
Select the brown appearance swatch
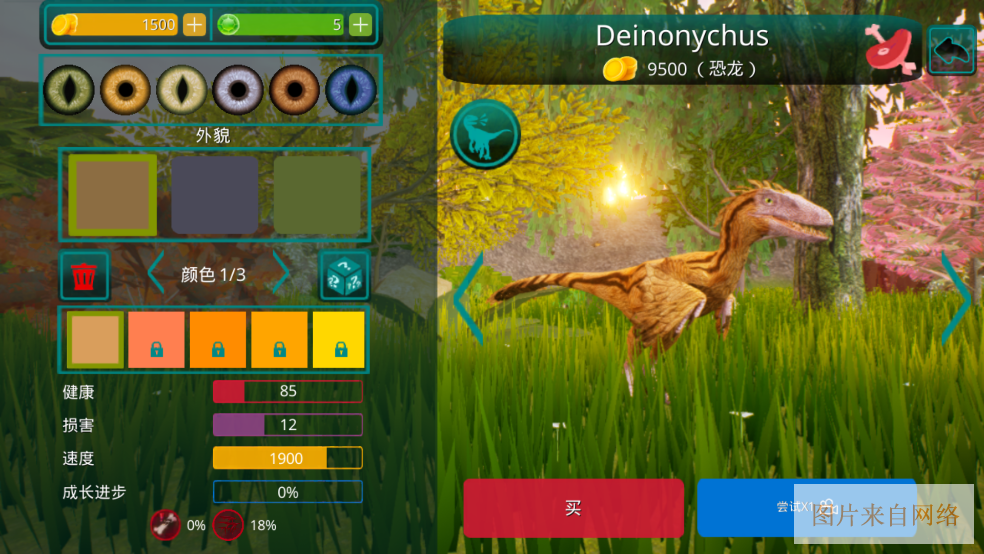tap(112, 195)
